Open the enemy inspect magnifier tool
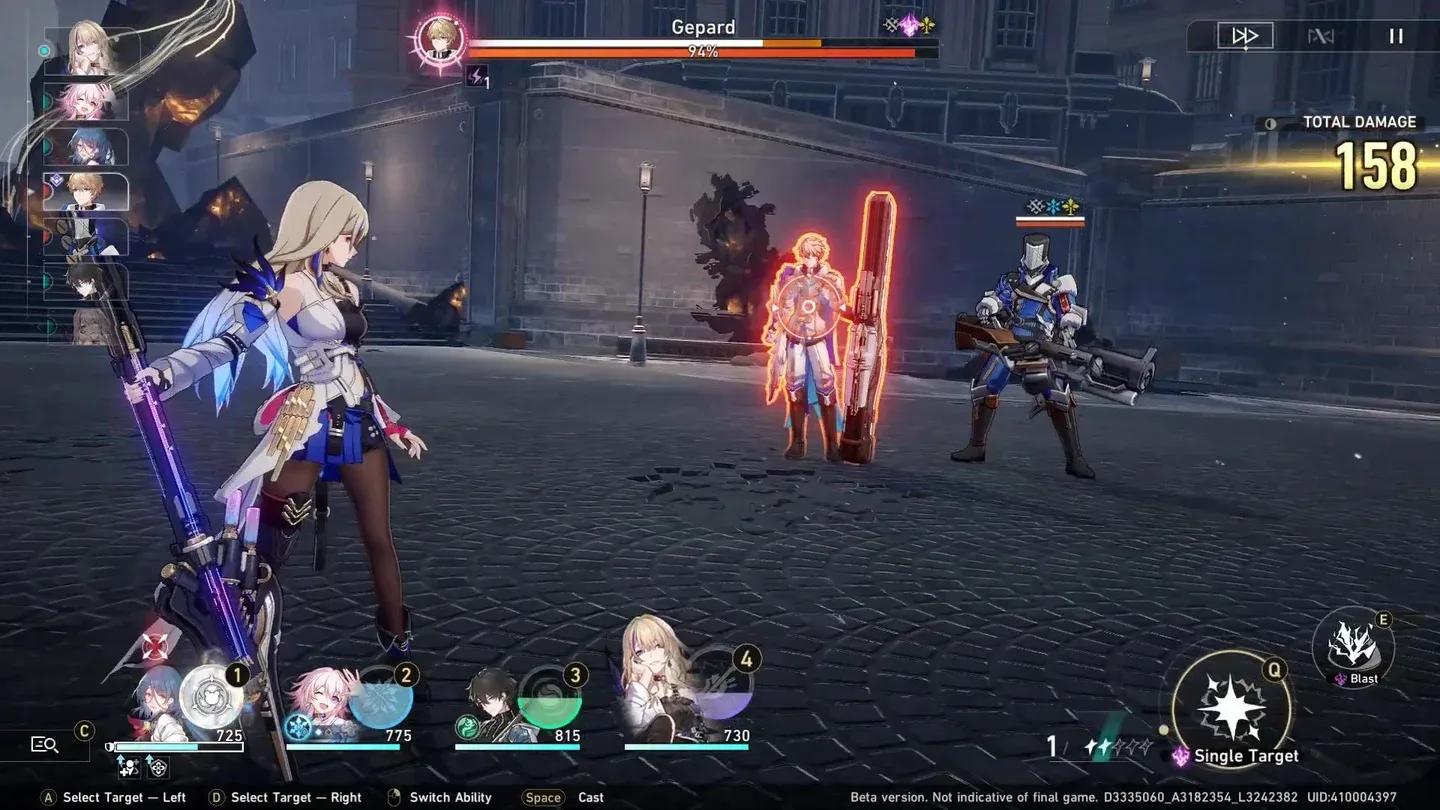Viewport: 1440px width, 810px height. pyautogui.click(x=44, y=744)
